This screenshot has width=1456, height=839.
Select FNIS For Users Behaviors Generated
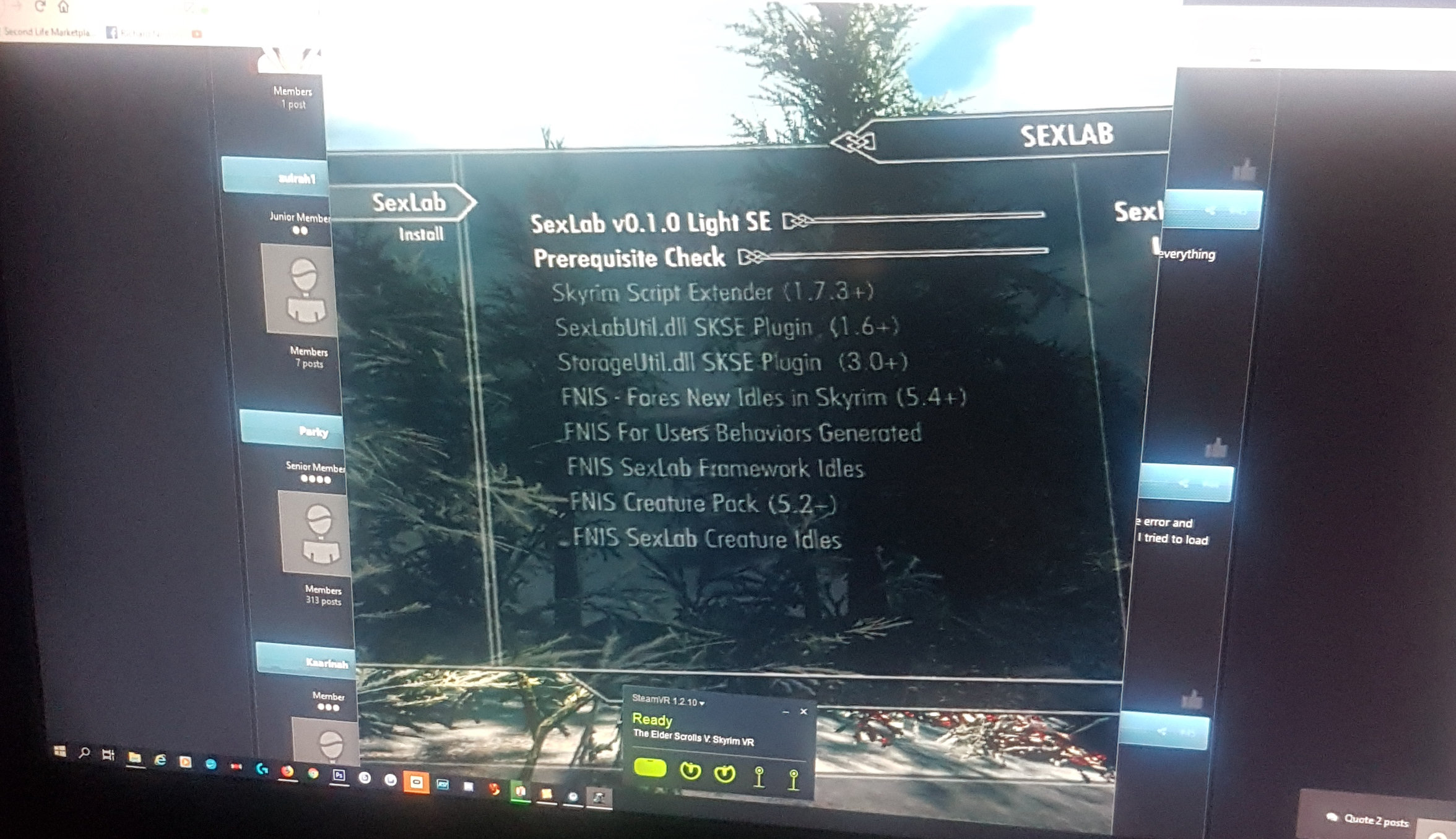pos(742,432)
